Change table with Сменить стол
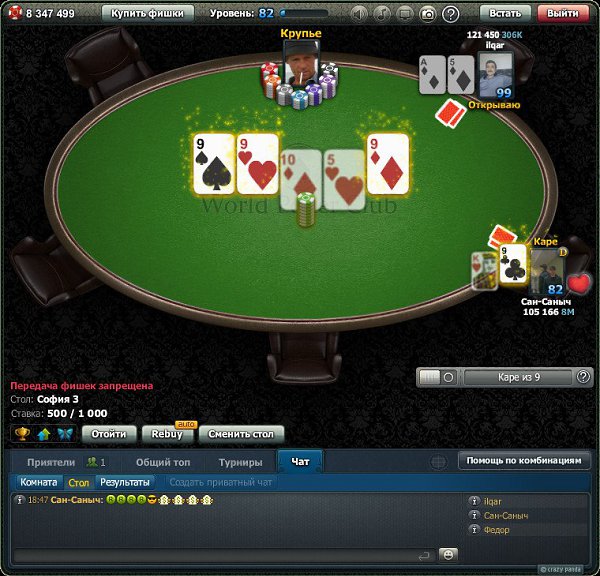The height and width of the screenshot is (576, 600). pyautogui.click(x=241, y=434)
